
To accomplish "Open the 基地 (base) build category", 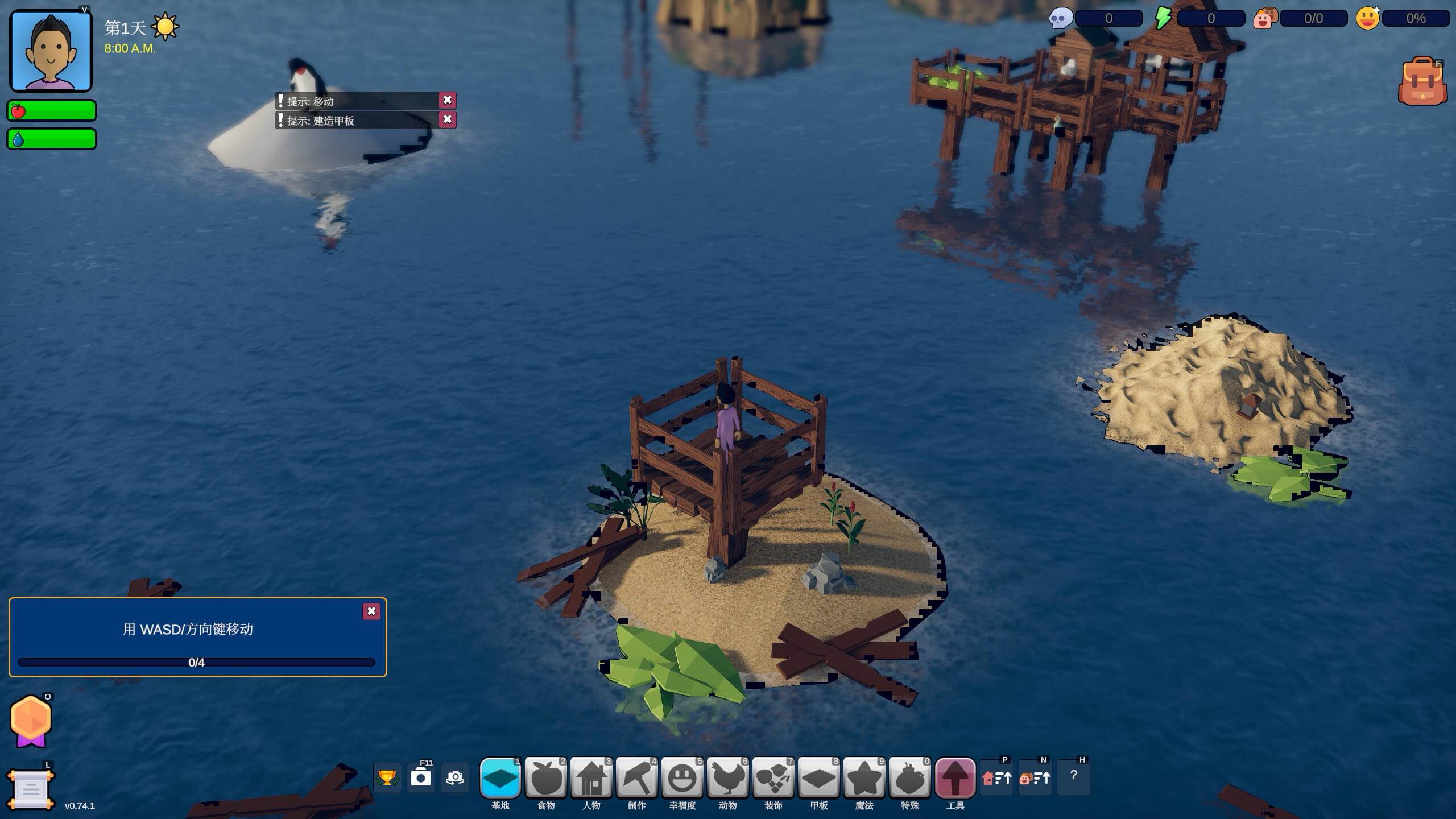I will click(500, 776).
